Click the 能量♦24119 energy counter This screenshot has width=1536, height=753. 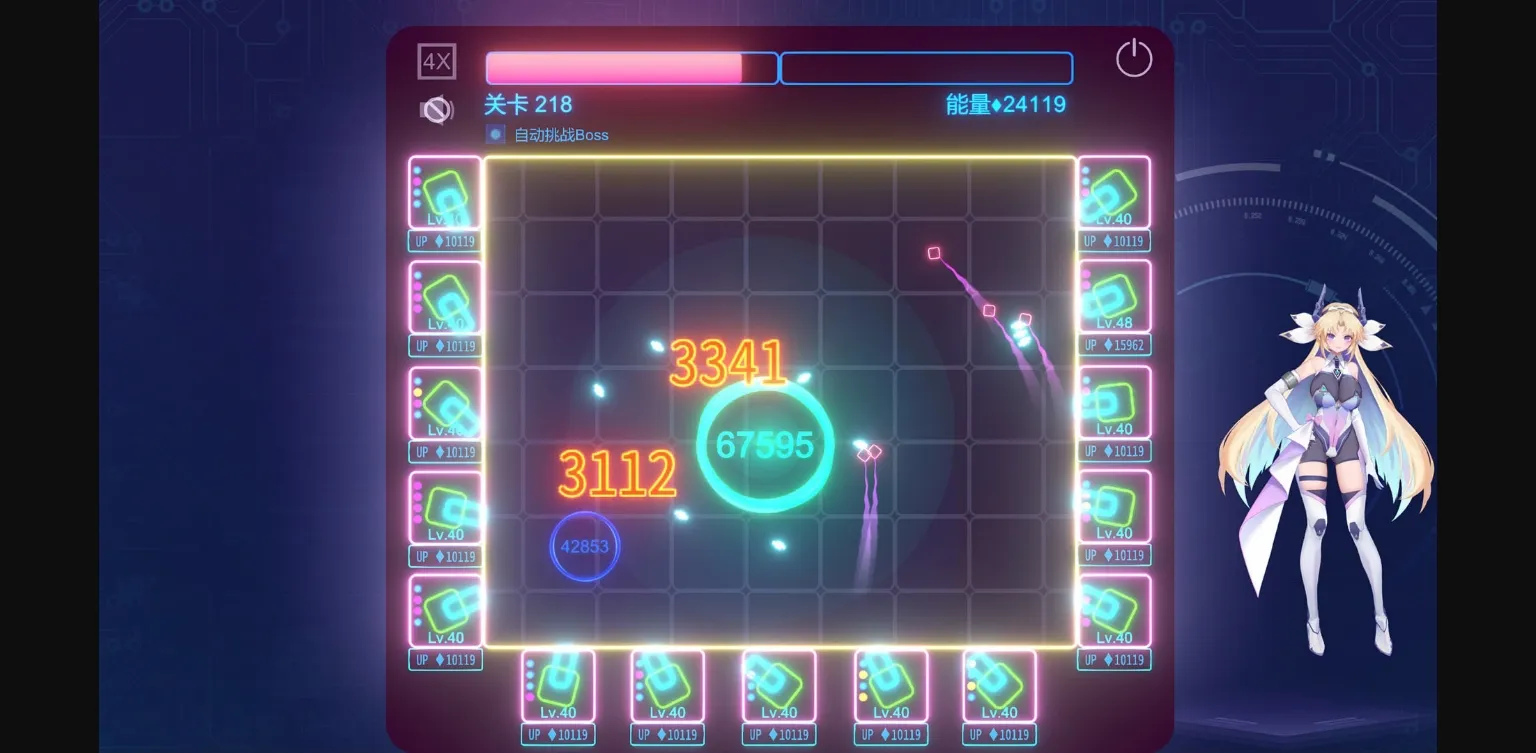tap(1003, 104)
